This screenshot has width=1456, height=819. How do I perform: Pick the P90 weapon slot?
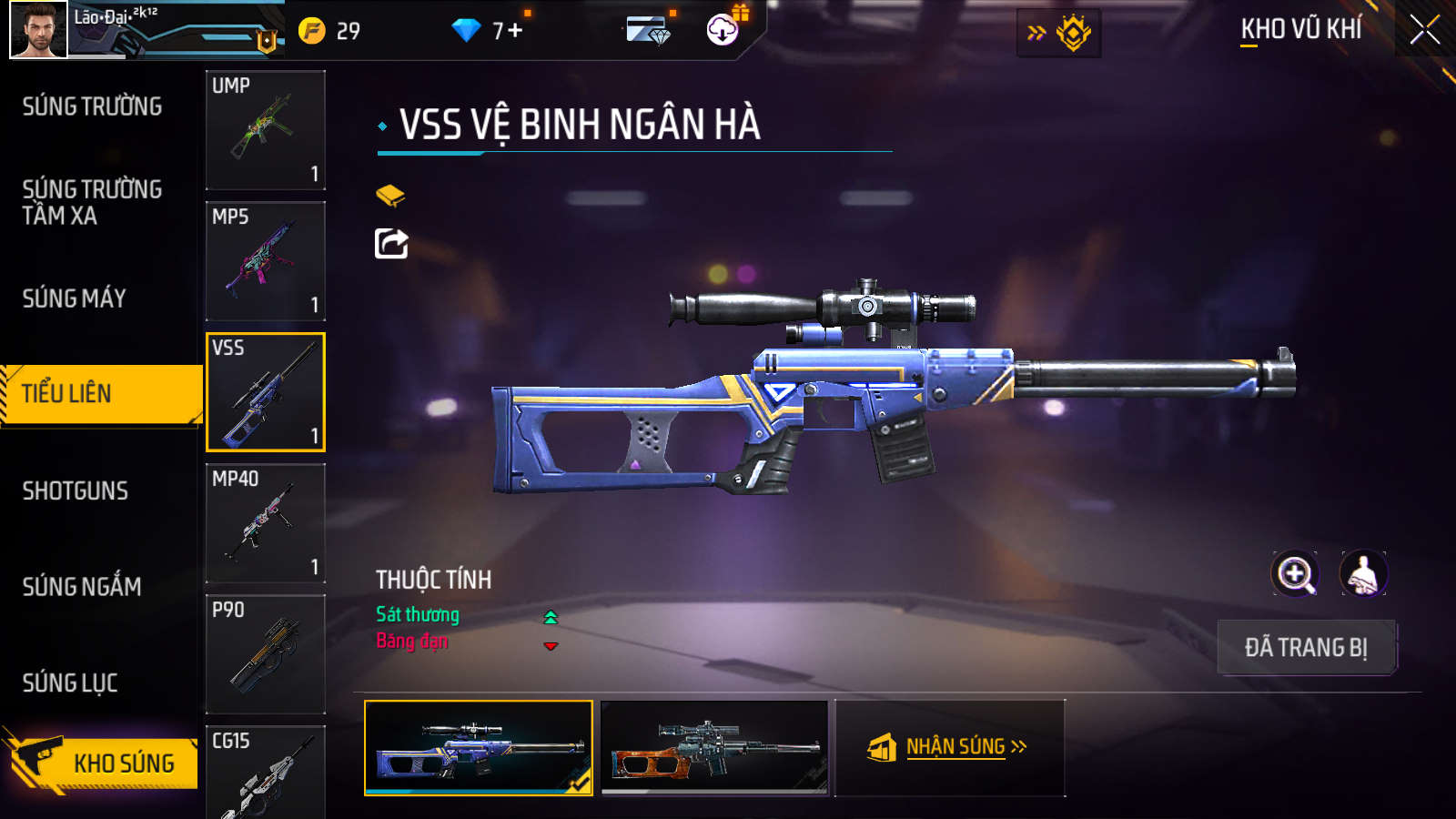click(265, 654)
